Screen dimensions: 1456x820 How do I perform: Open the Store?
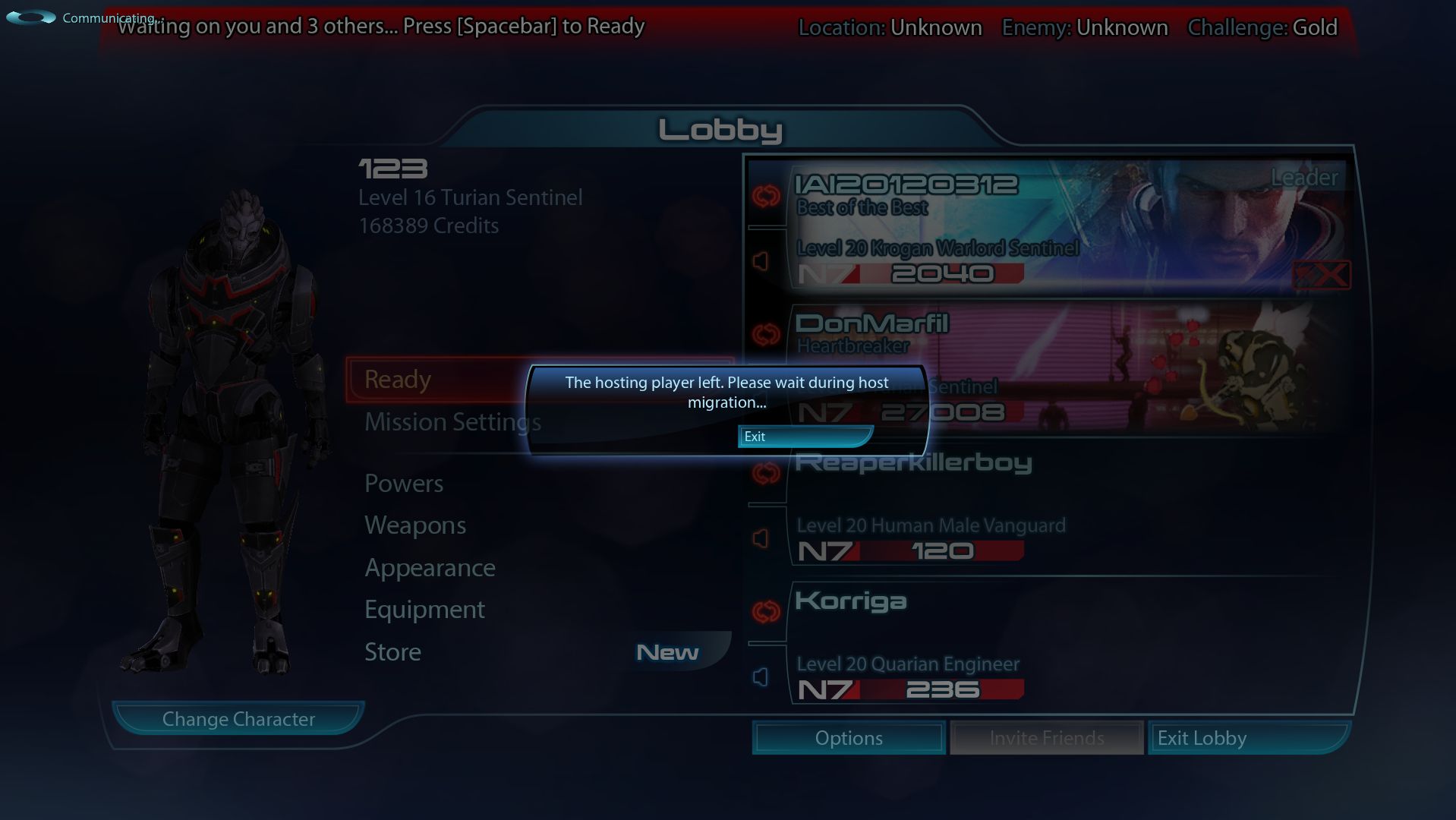[392, 651]
